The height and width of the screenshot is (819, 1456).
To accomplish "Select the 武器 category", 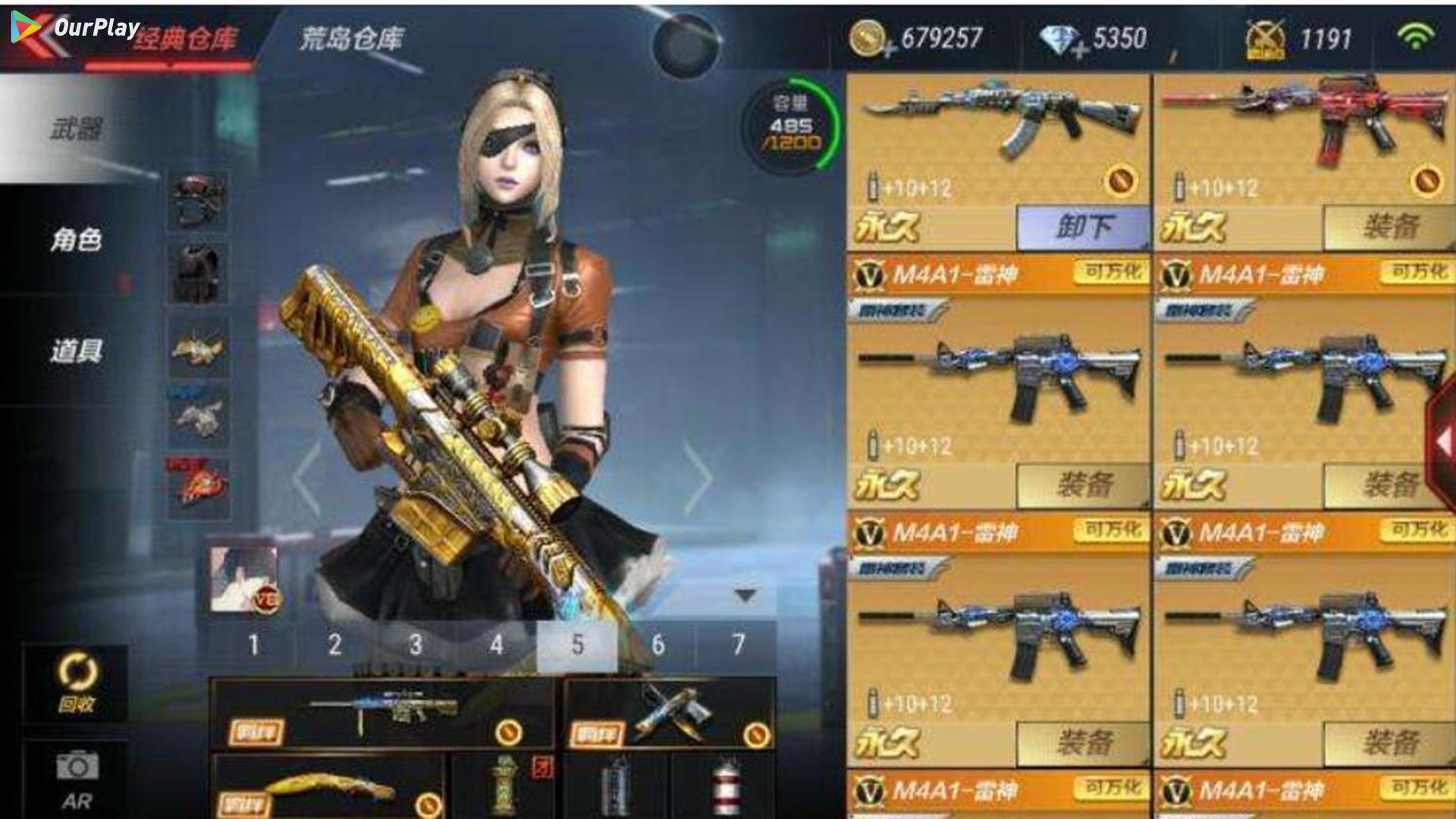I will pos(76,129).
